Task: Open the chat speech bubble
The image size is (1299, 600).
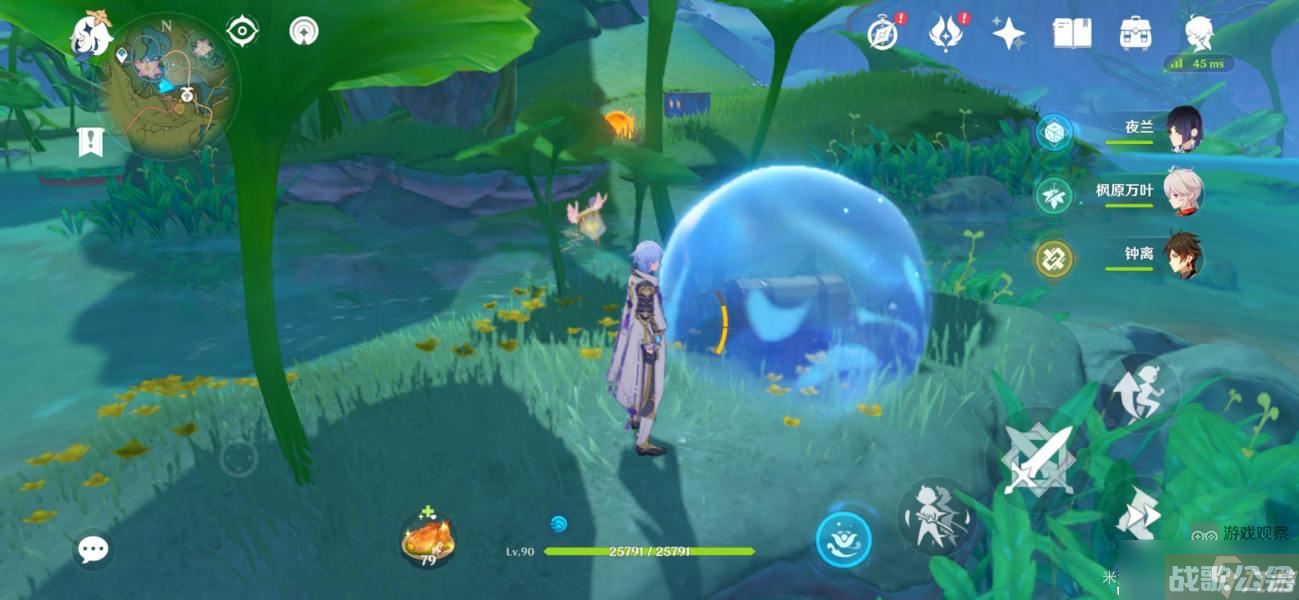Action: coord(94,548)
